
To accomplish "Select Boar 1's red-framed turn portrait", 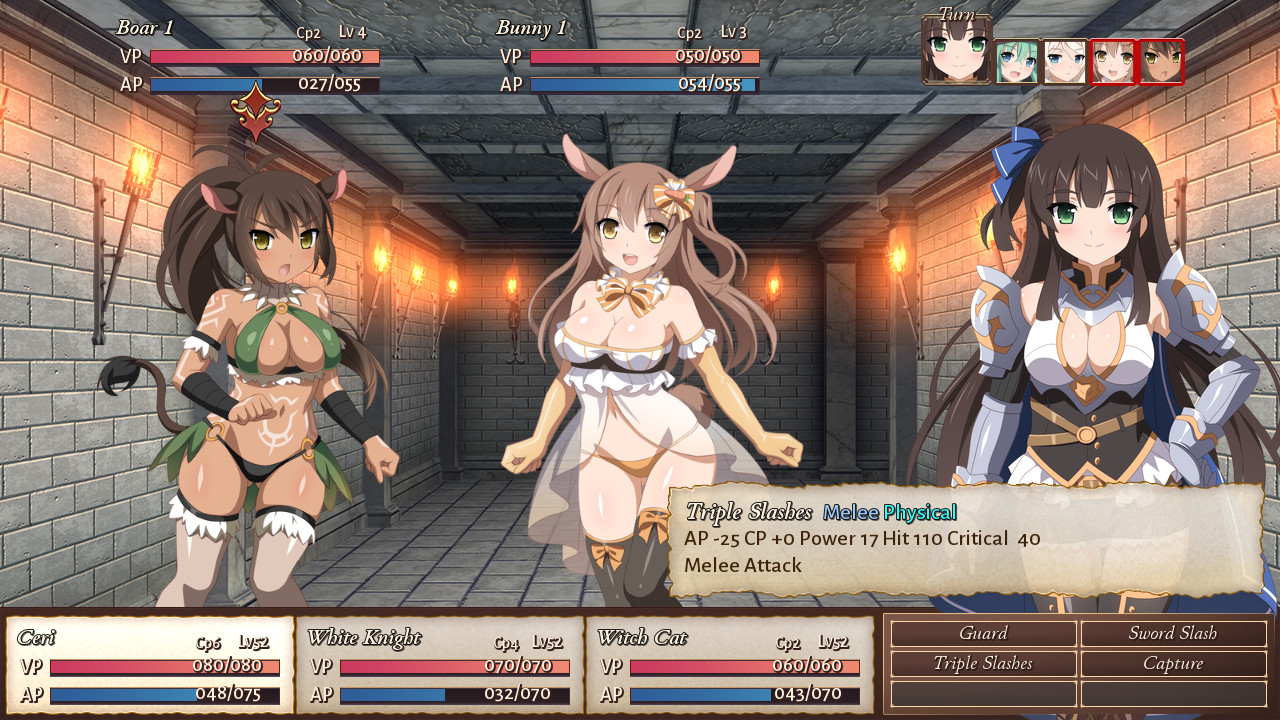I will click(1160, 58).
